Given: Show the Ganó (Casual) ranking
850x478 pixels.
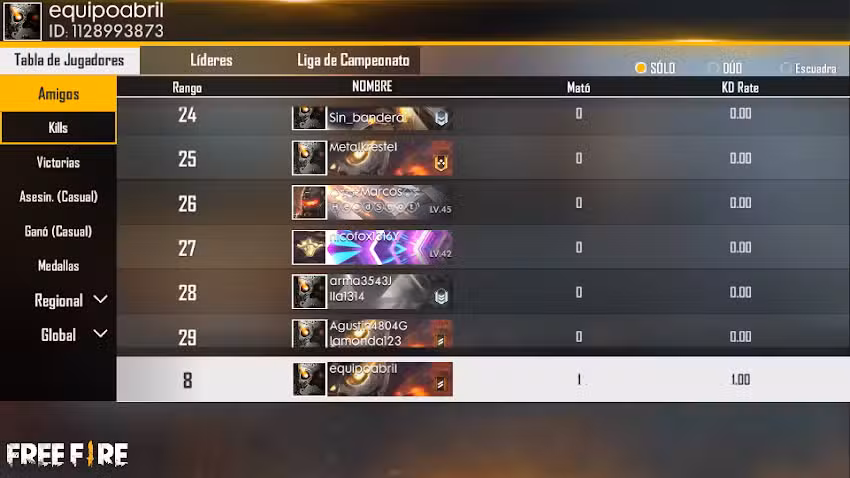Looking at the screenshot, I should 58,231.
